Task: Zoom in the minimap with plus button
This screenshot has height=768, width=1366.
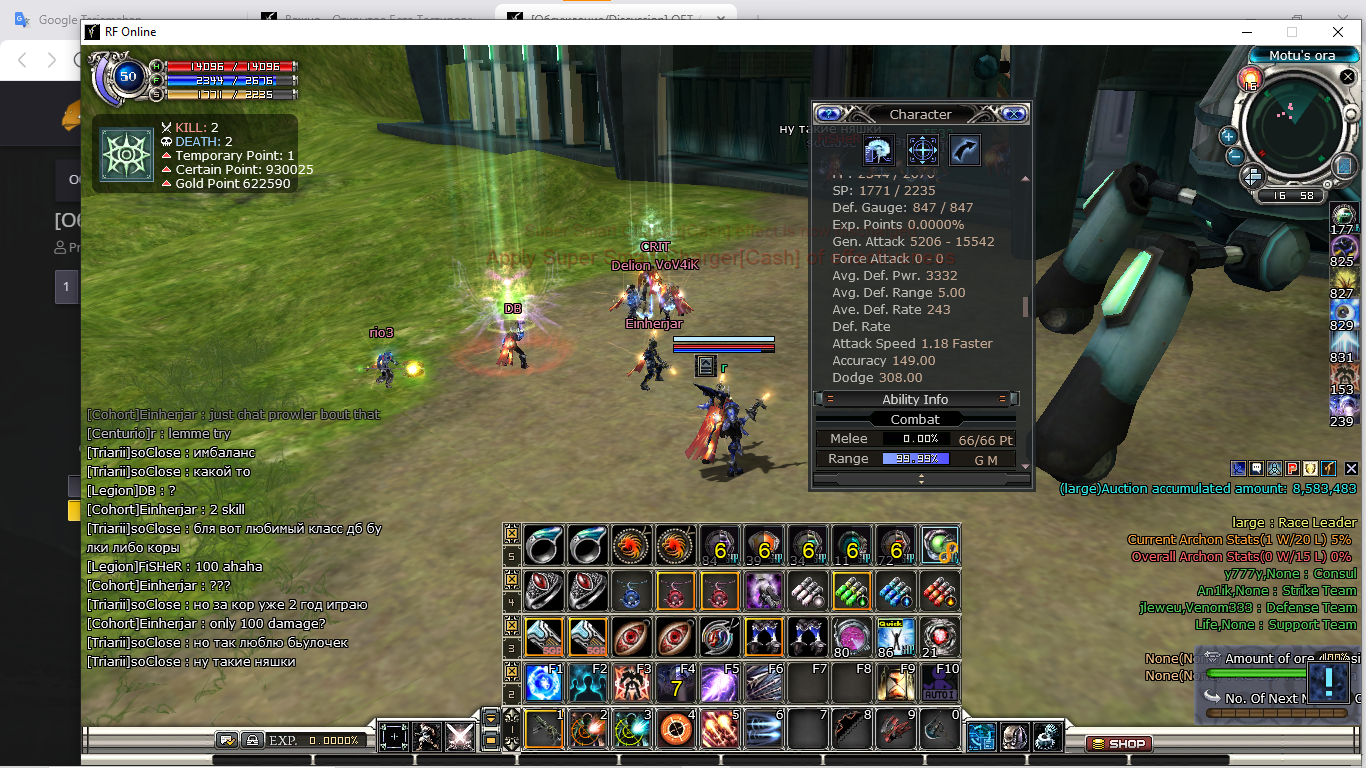Action: (x=1229, y=136)
